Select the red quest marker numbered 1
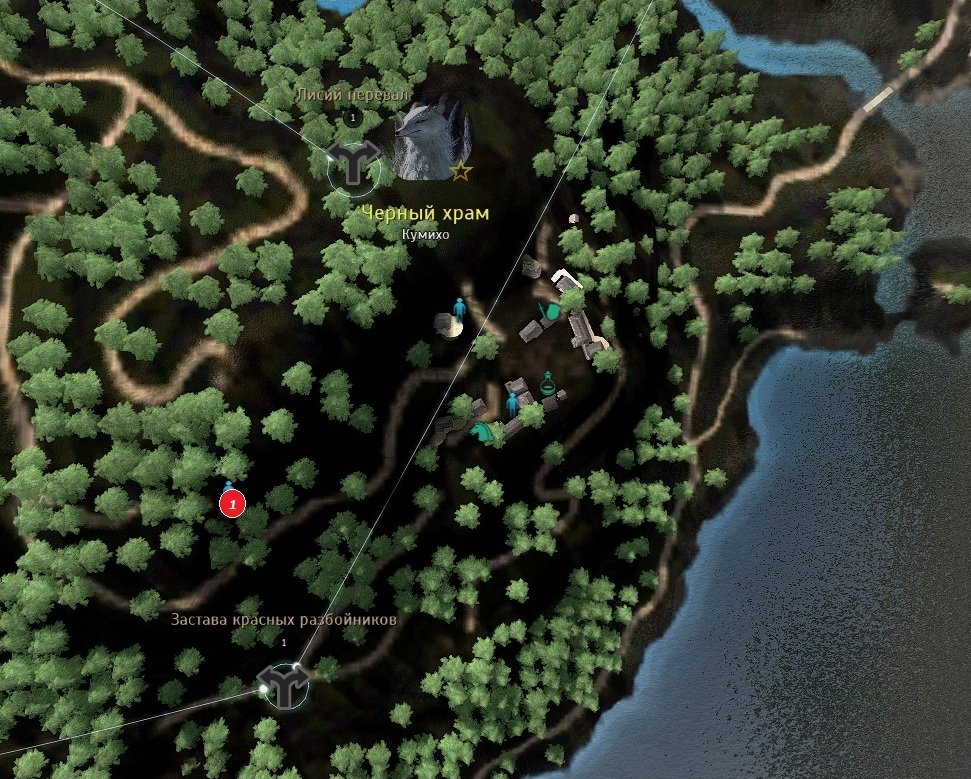Image resolution: width=971 pixels, height=779 pixels. (232, 504)
